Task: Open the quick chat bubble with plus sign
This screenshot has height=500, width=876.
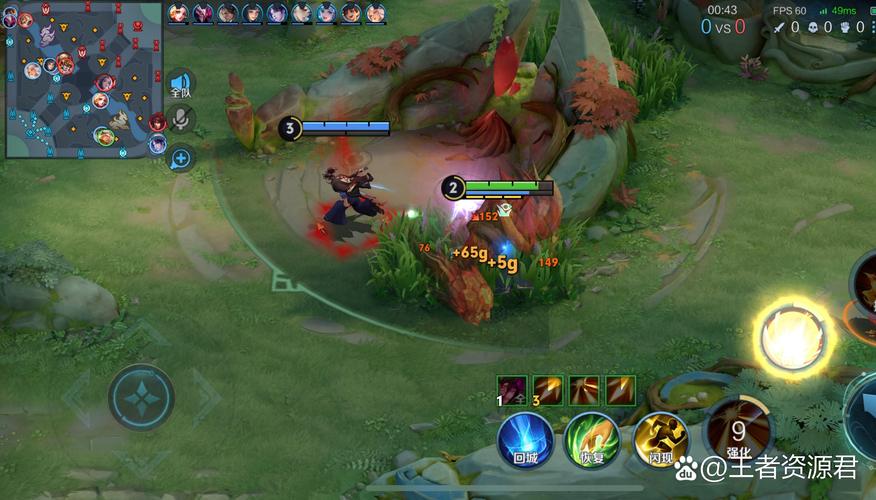Action: pos(181,157)
